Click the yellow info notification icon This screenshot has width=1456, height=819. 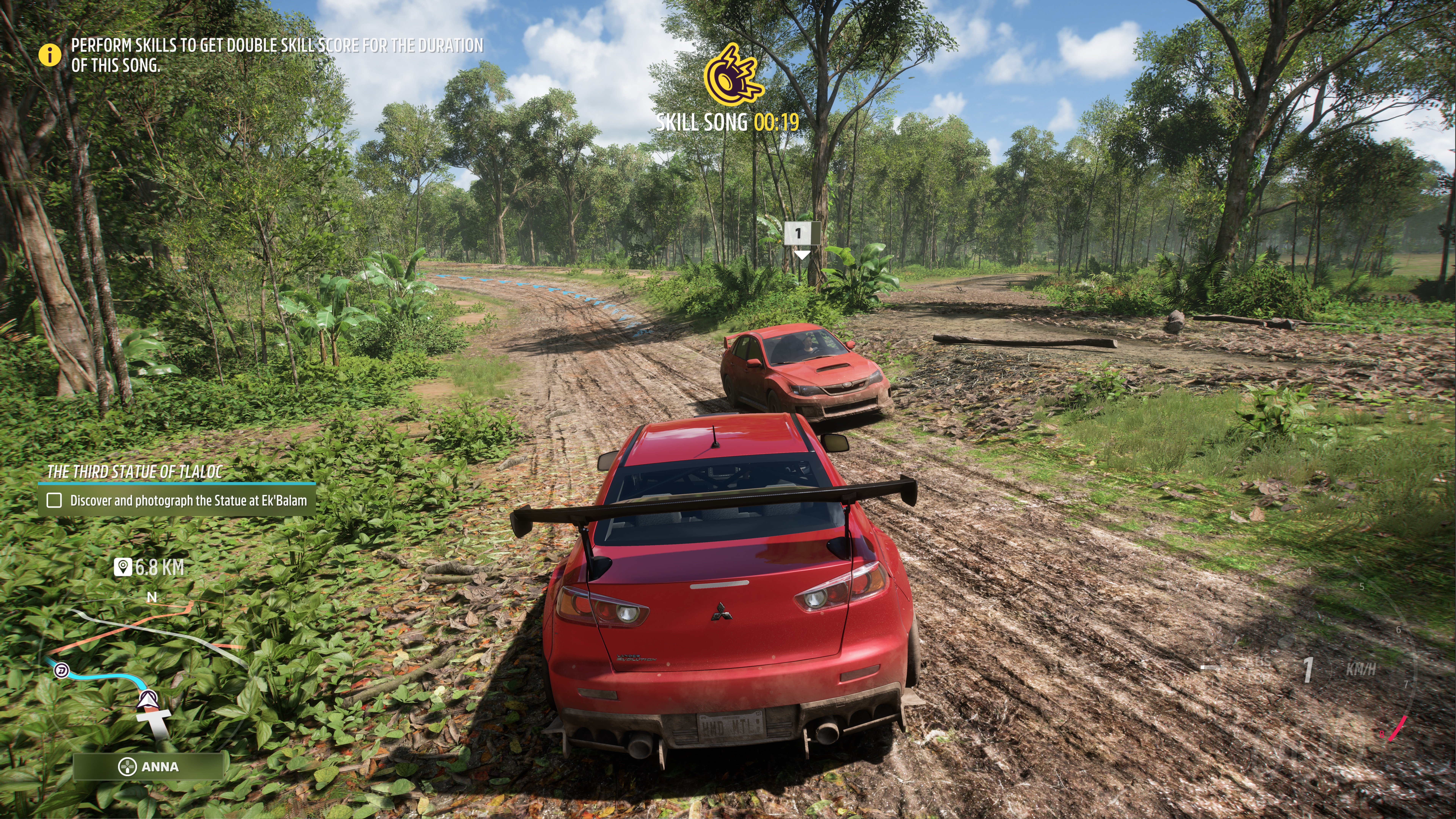pyautogui.click(x=50, y=55)
